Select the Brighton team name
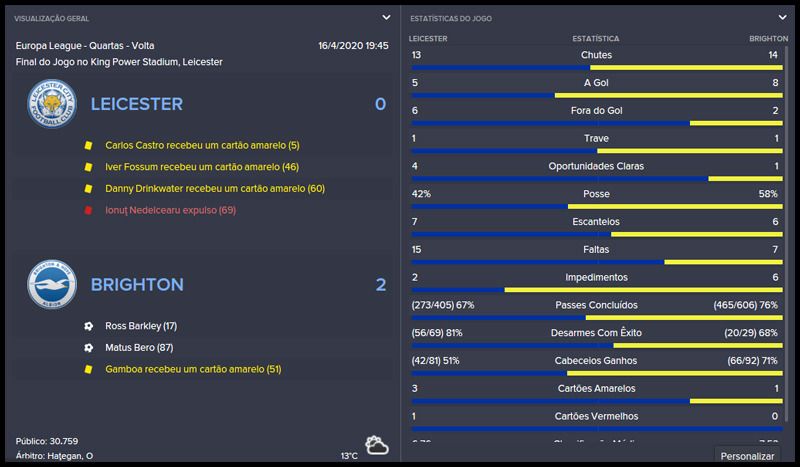The height and width of the screenshot is (467, 800). tap(137, 285)
